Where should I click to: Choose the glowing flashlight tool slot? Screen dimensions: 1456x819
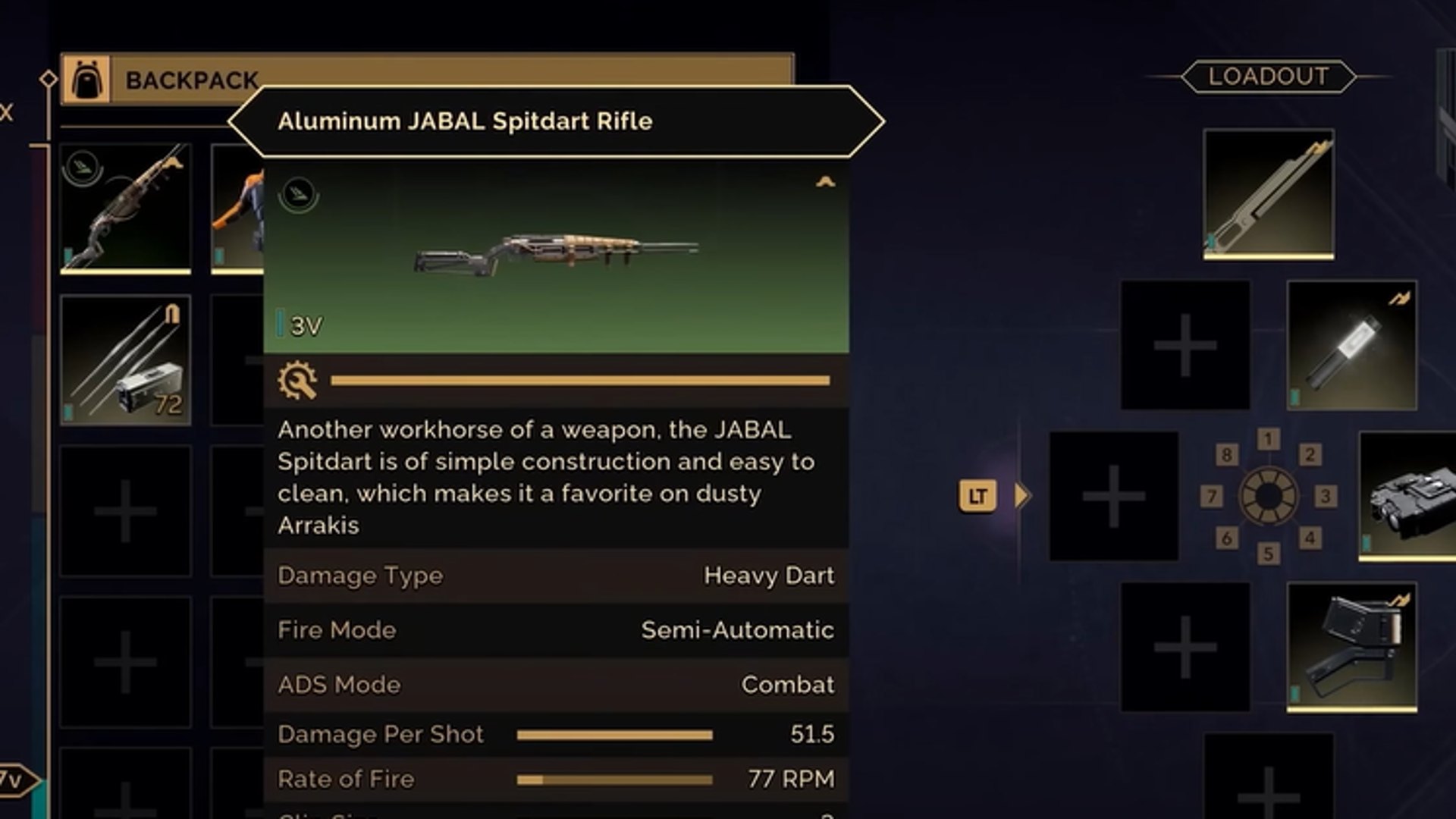pos(1351,346)
